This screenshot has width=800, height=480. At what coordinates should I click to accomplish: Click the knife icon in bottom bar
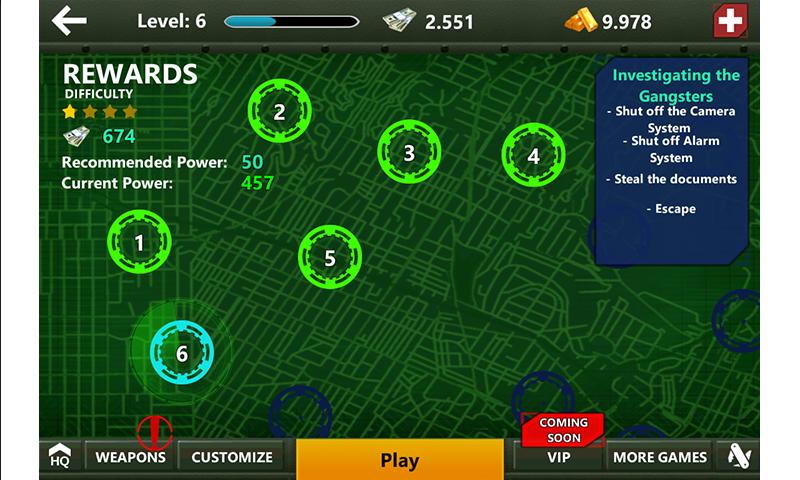738,457
